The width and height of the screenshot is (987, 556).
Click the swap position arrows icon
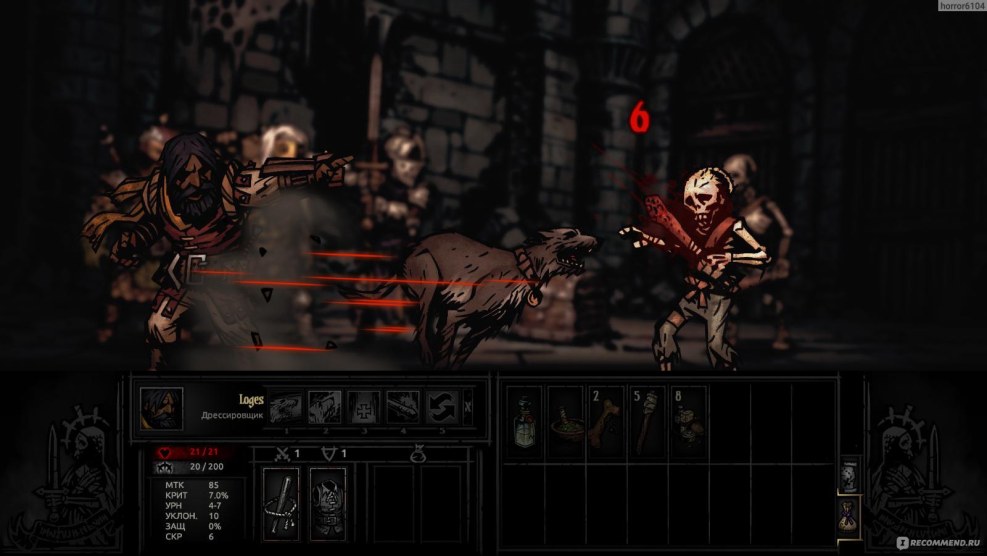(x=442, y=408)
